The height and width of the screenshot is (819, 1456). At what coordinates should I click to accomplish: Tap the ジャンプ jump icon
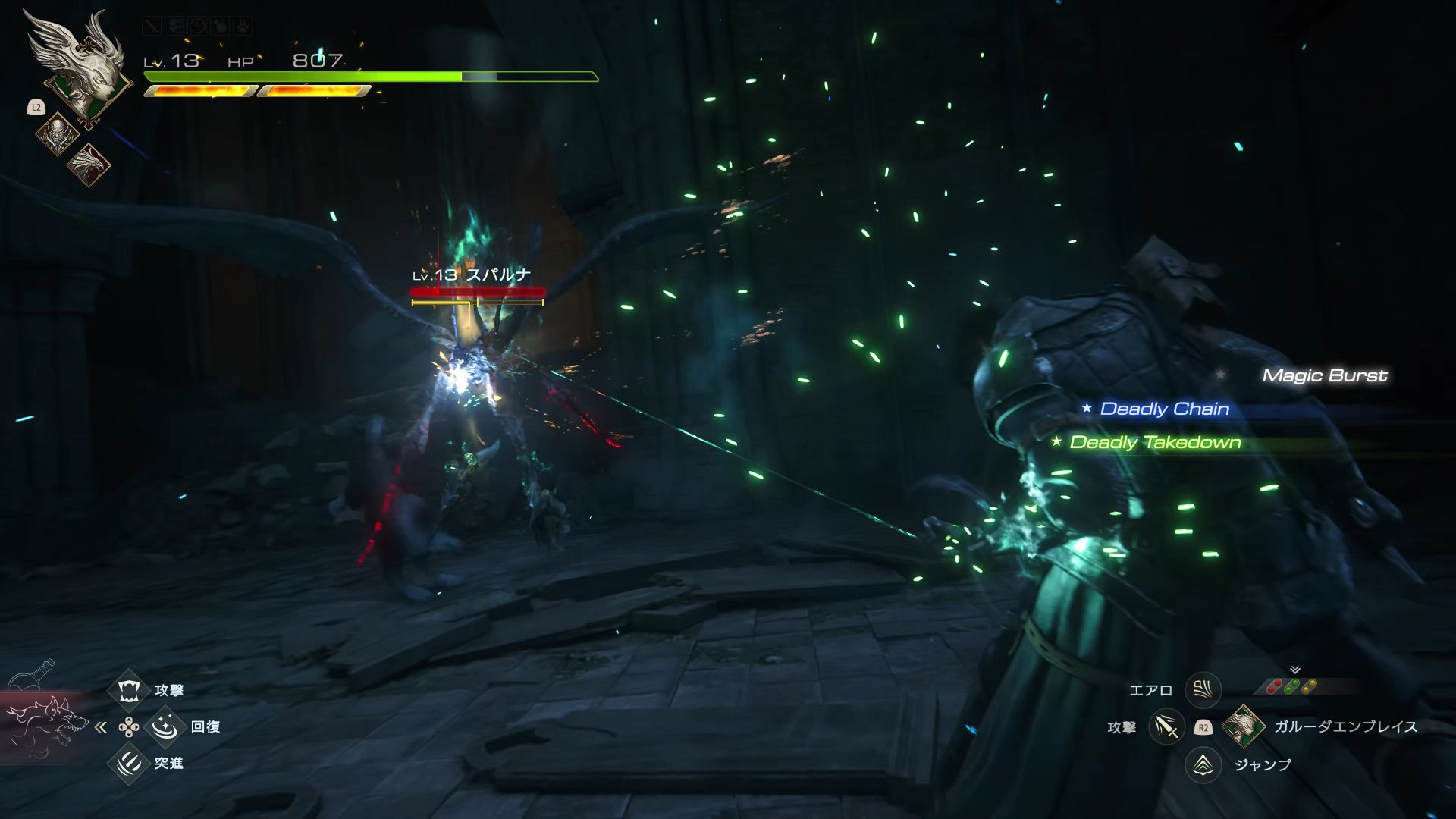pyautogui.click(x=1203, y=764)
